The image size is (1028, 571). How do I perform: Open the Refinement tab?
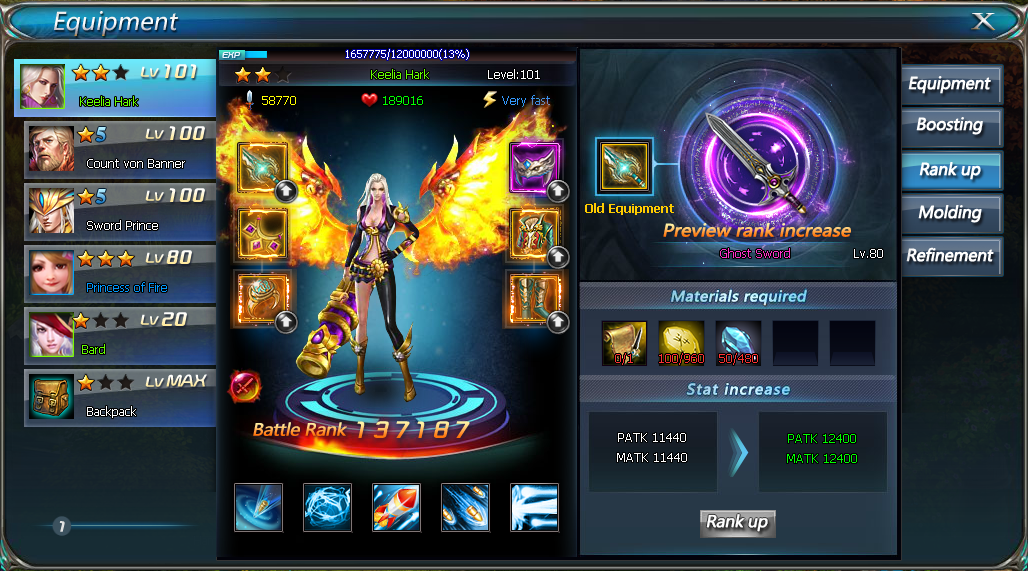[950, 256]
